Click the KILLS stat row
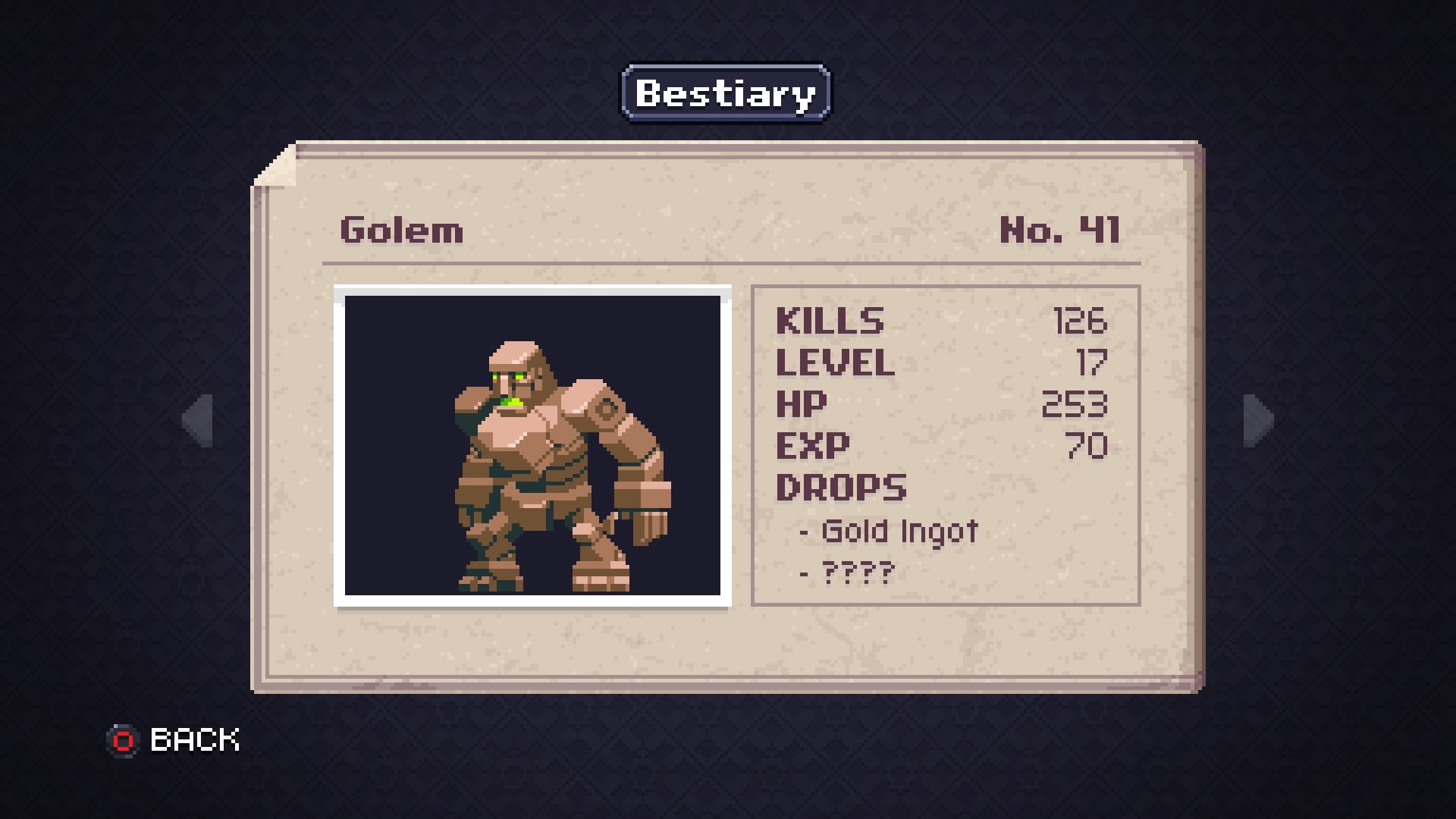 pos(830,321)
